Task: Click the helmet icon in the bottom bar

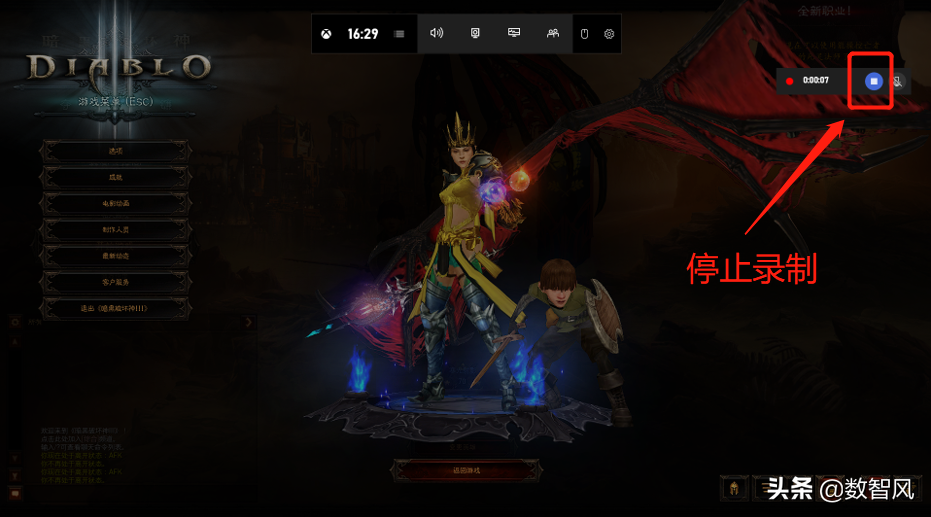Action: click(x=734, y=488)
